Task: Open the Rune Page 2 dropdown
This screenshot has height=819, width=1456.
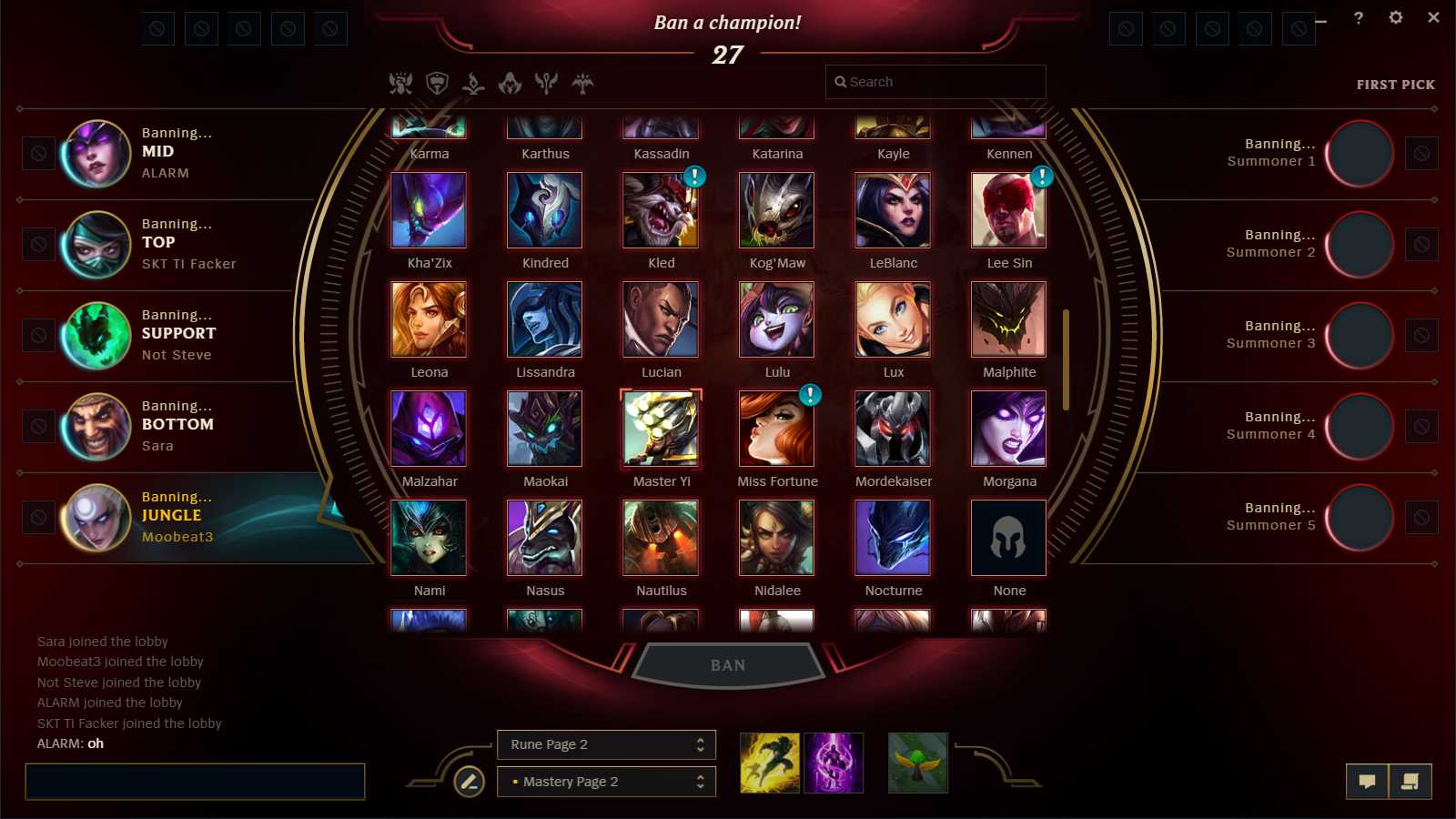Action: (x=605, y=743)
